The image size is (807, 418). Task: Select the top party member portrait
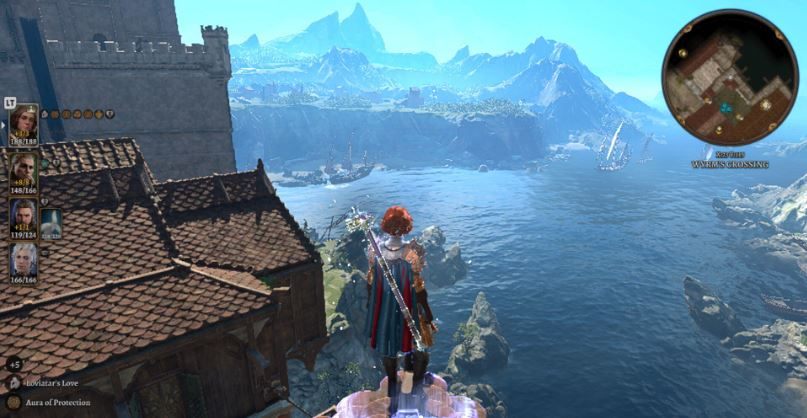[24, 125]
